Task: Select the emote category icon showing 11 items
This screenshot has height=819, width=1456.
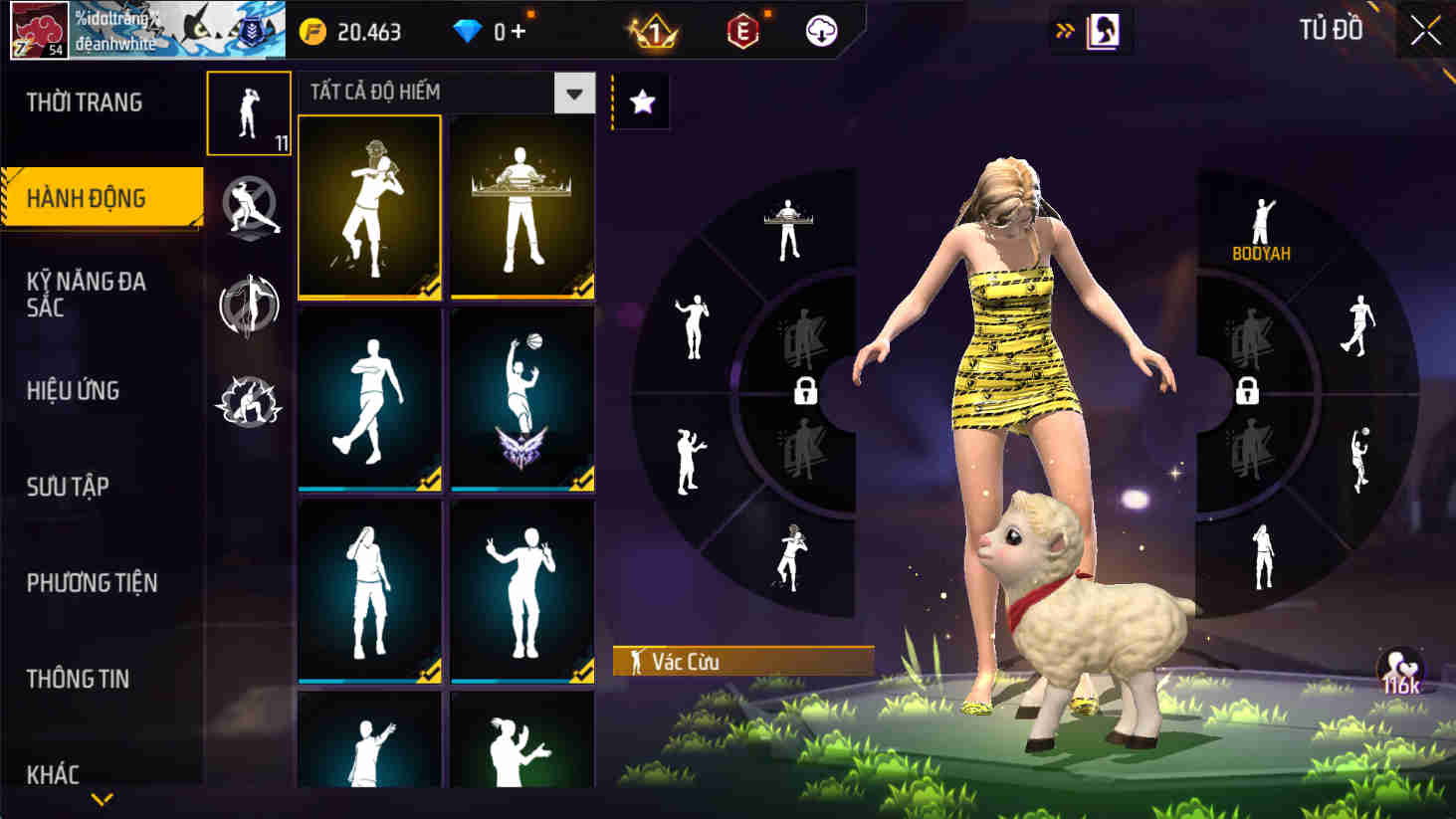Action: [x=248, y=111]
